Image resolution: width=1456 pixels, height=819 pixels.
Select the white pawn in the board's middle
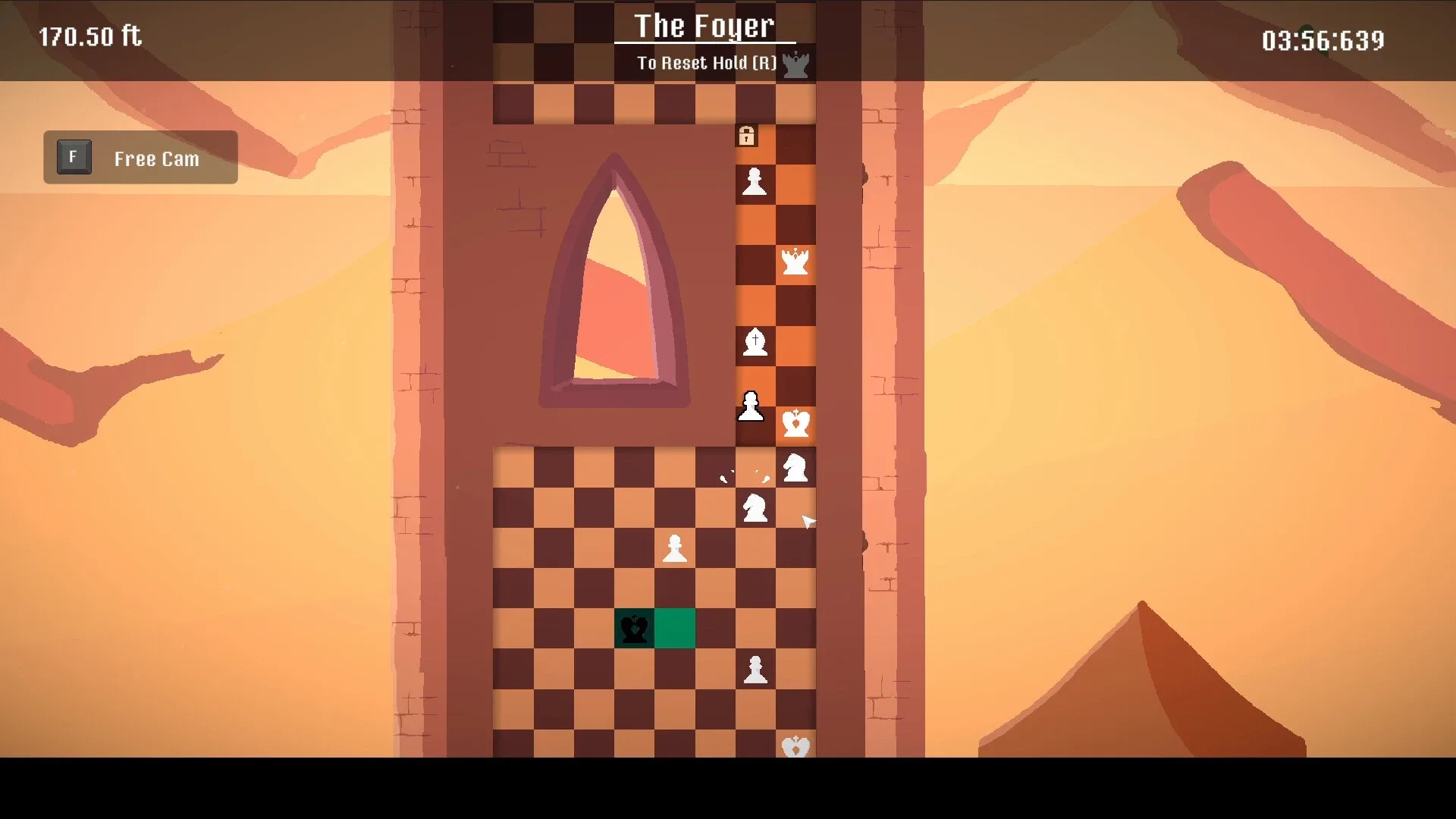674,550
